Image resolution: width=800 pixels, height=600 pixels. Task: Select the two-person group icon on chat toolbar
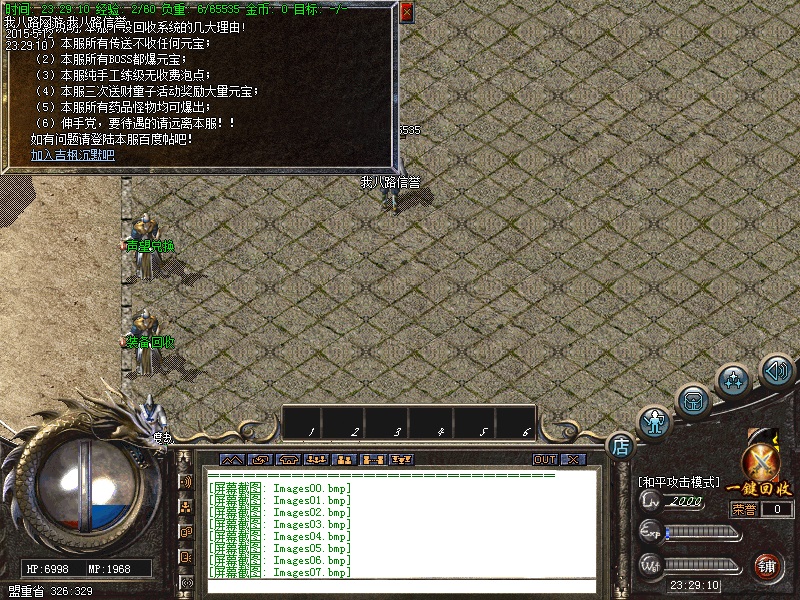(x=346, y=460)
